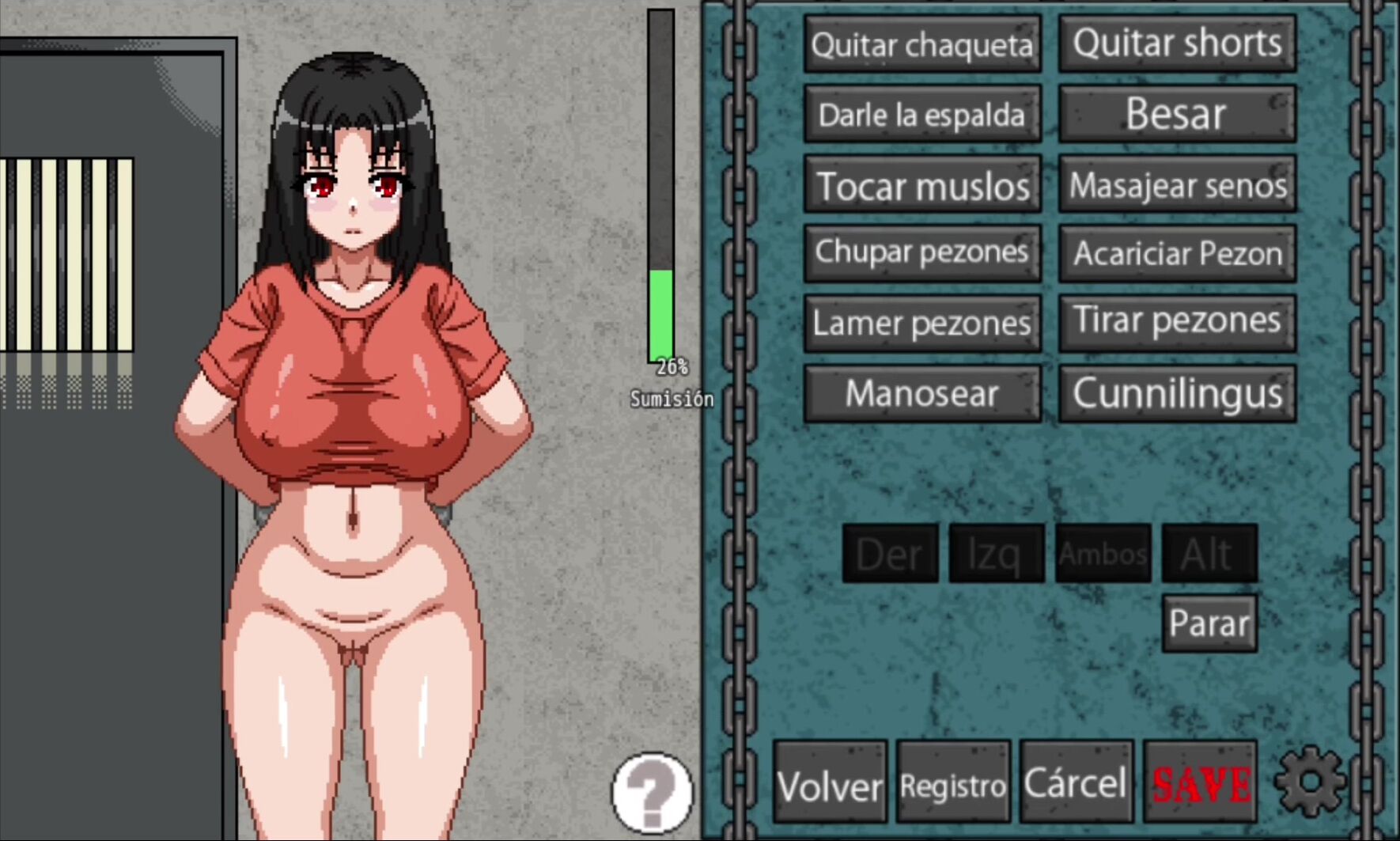Save the game with the red SAVE button
This screenshot has width=1400, height=841.
coord(1200,783)
